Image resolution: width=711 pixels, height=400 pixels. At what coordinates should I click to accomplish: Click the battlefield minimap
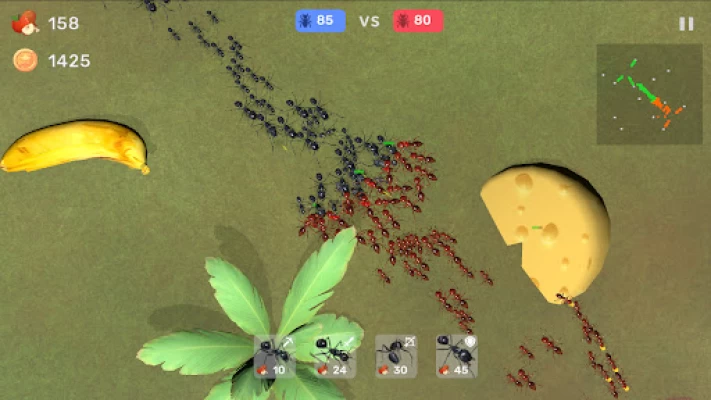click(x=649, y=94)
